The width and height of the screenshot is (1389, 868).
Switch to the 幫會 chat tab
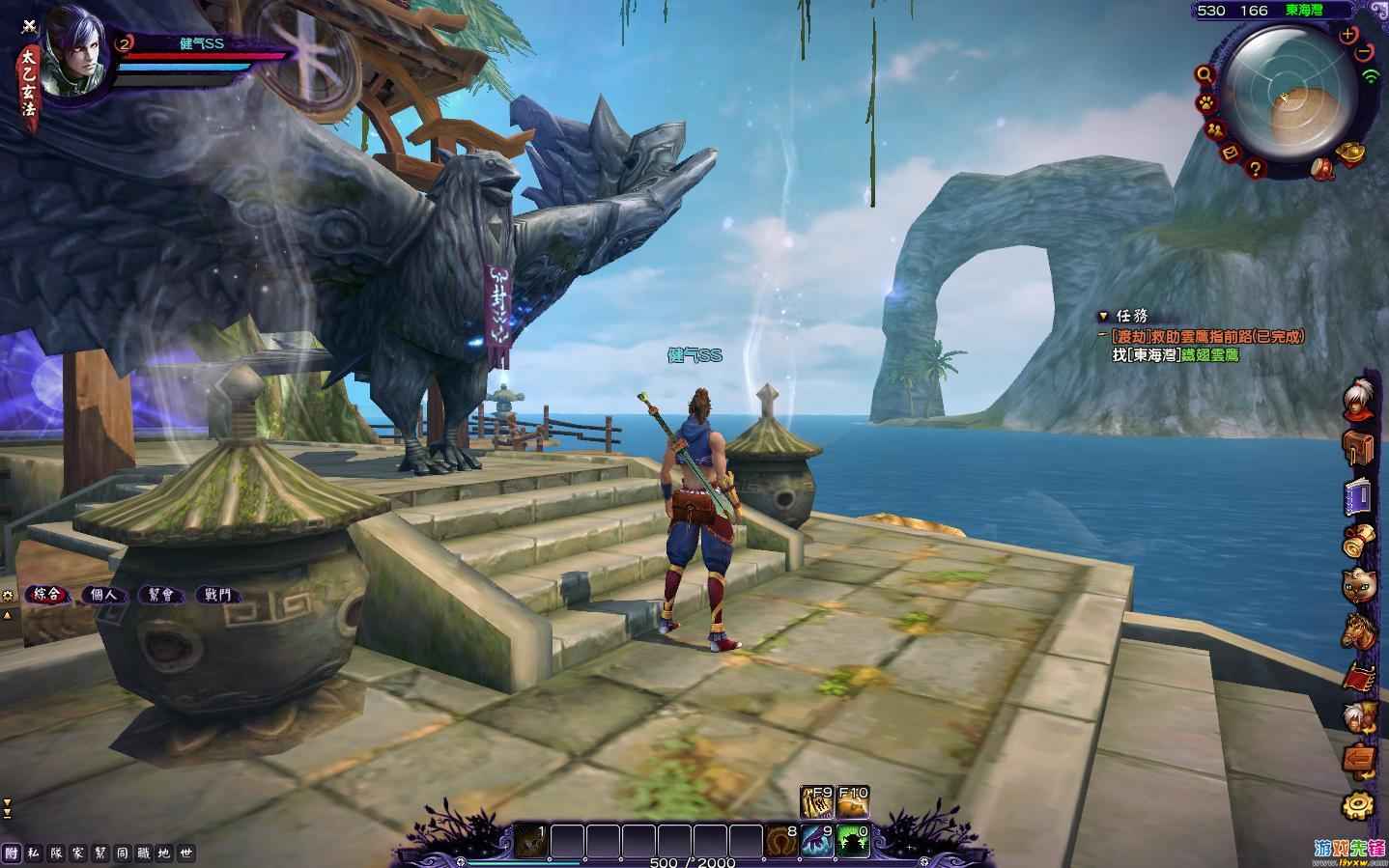160,595
